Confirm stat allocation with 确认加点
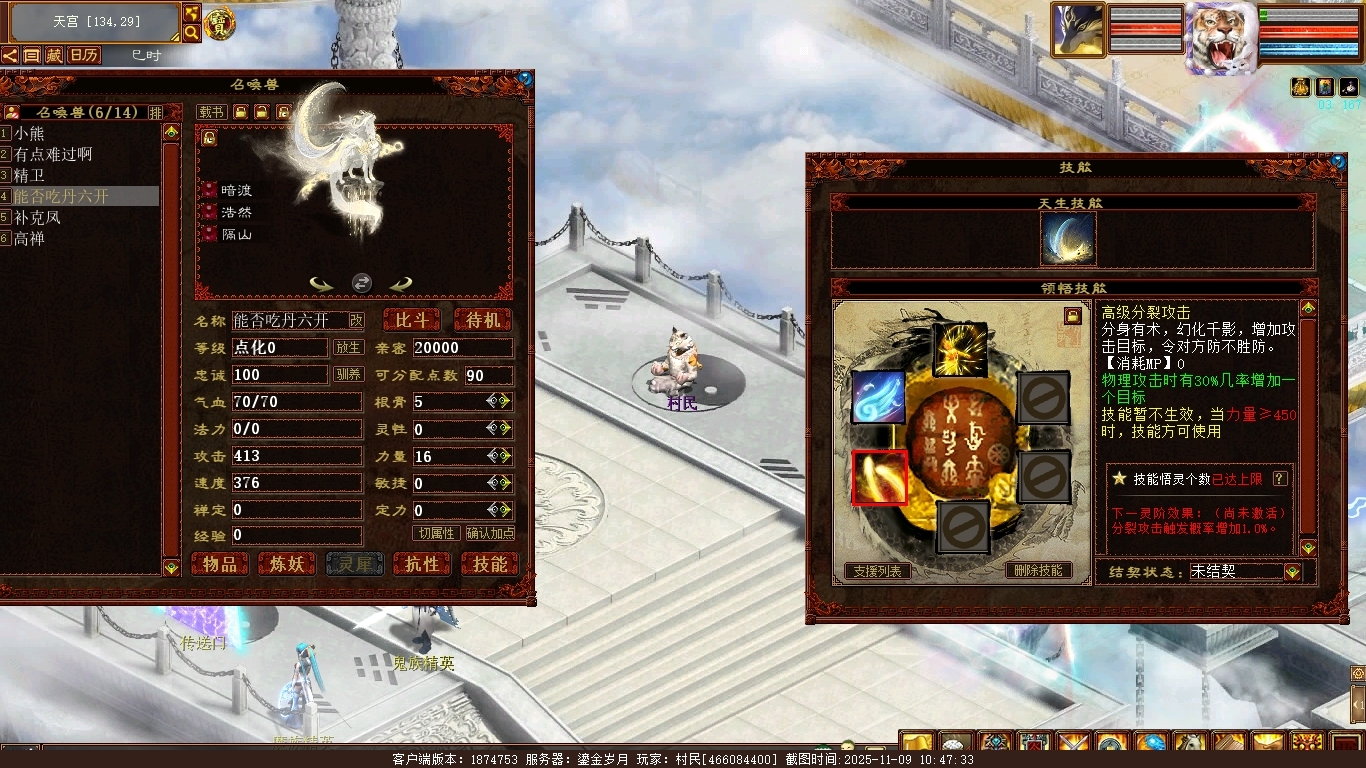 [490, 534]
